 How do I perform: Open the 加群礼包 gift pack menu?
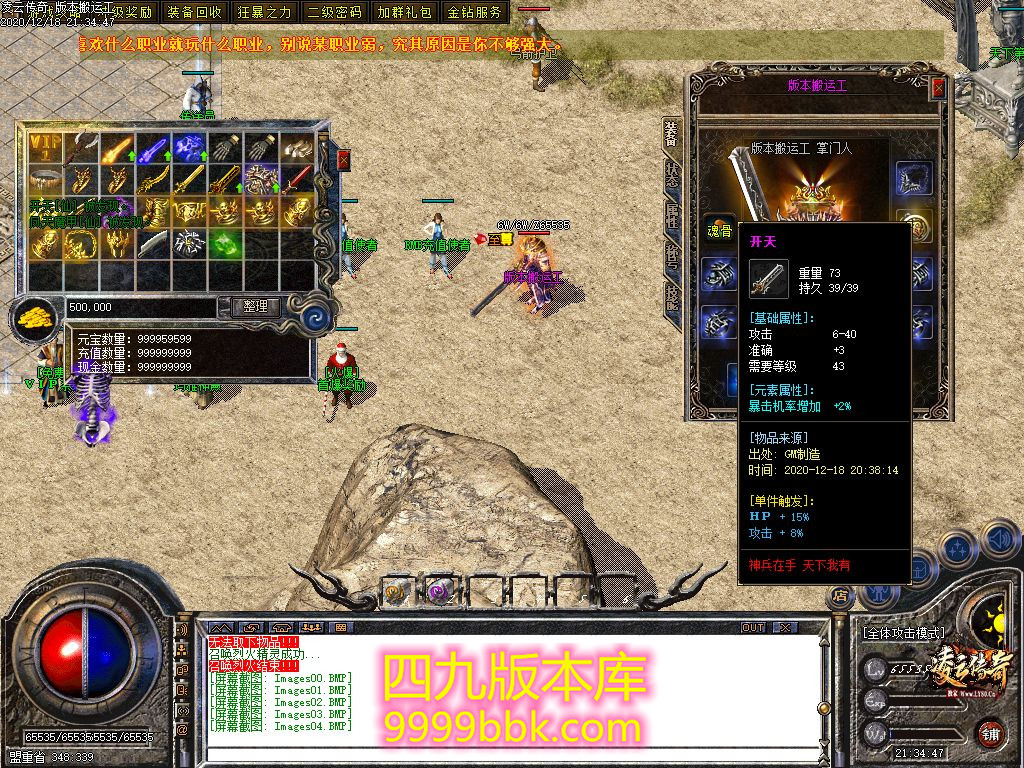[405, 13]
